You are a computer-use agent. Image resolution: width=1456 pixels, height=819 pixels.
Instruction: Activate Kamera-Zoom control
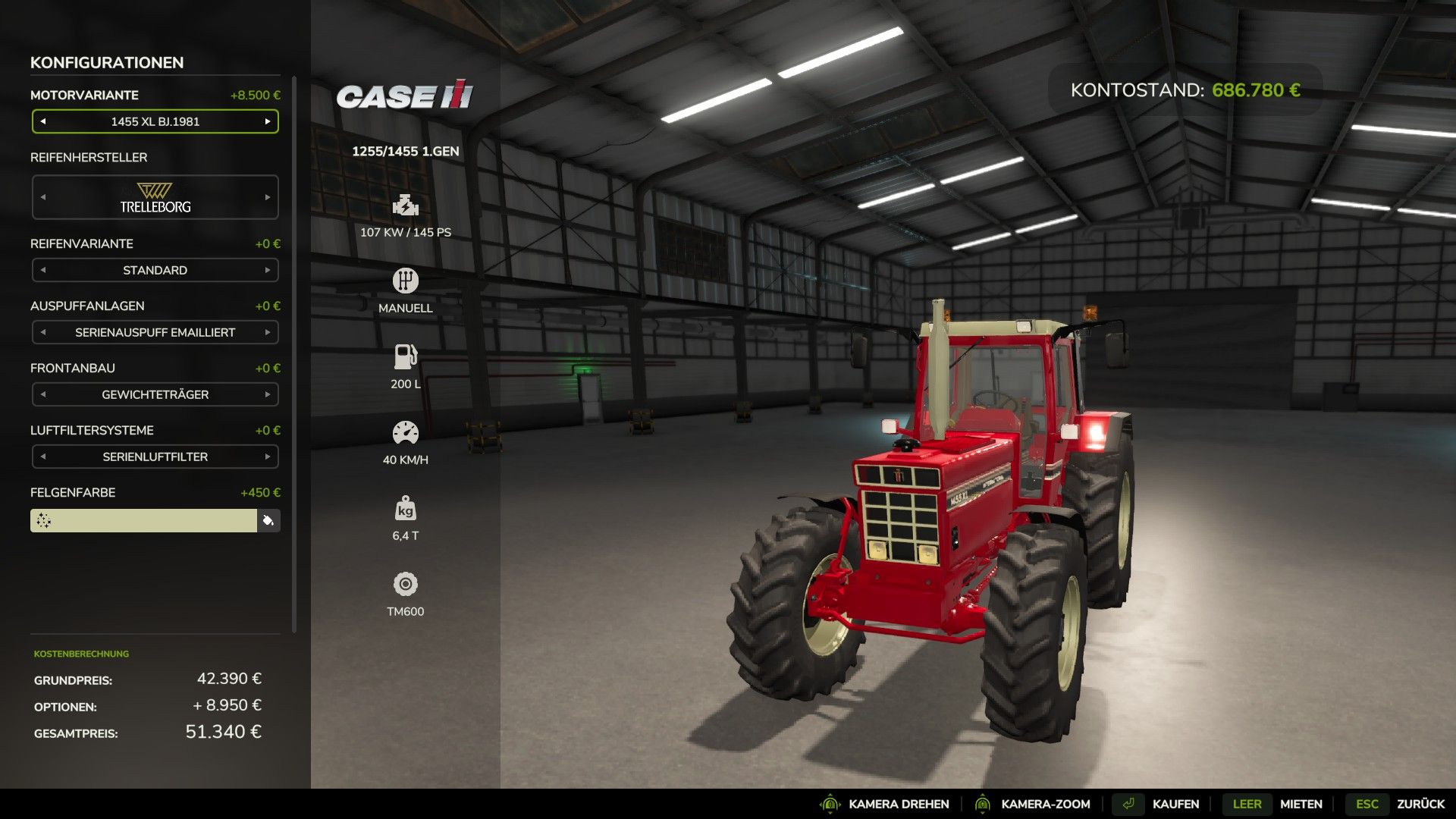pos(1045,804)
